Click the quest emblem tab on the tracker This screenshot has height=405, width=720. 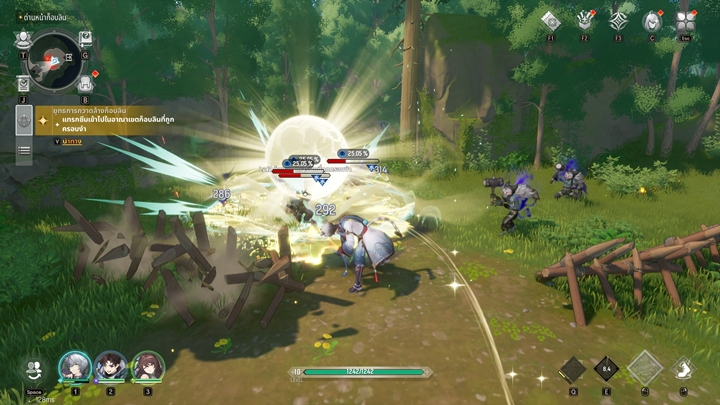[x=24, y=121]
